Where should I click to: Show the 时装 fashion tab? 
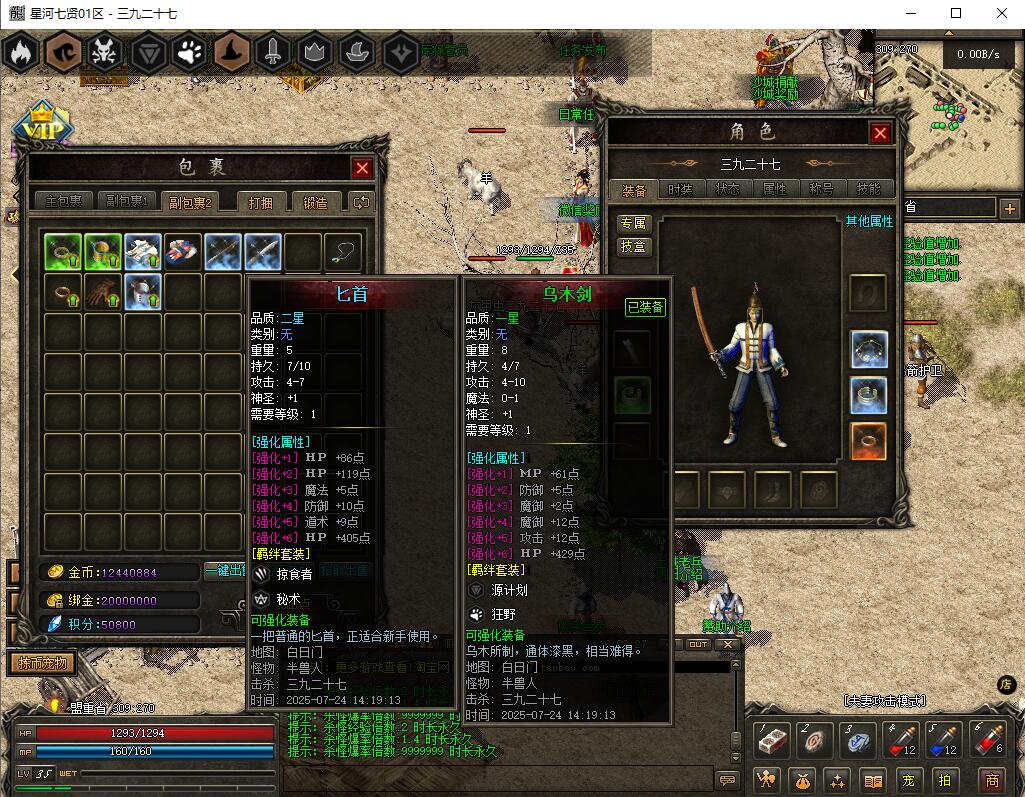(680, 189)
